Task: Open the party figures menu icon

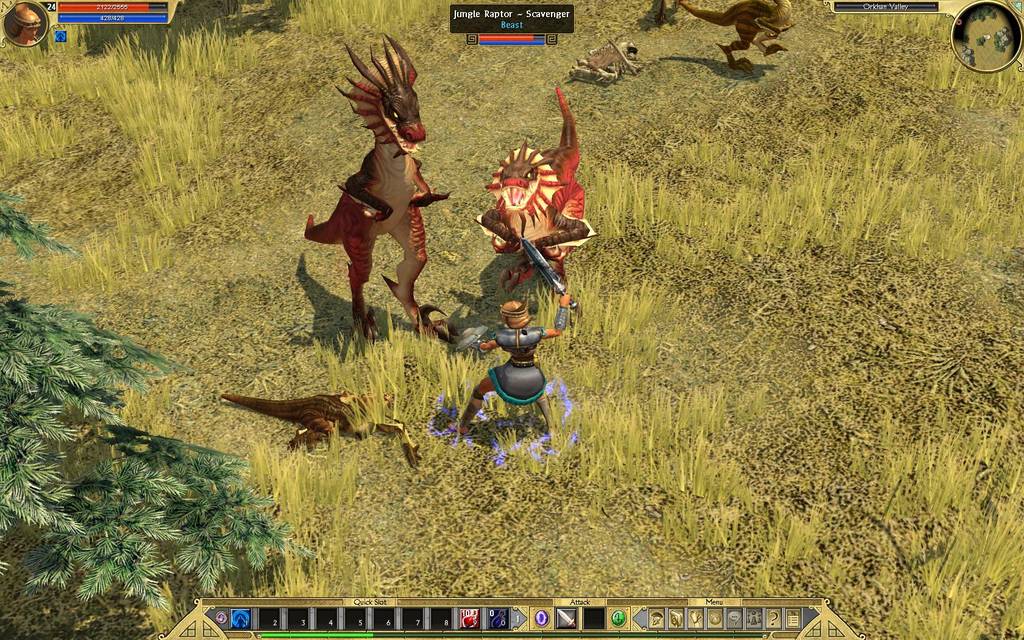Action: tap(754, 619)
